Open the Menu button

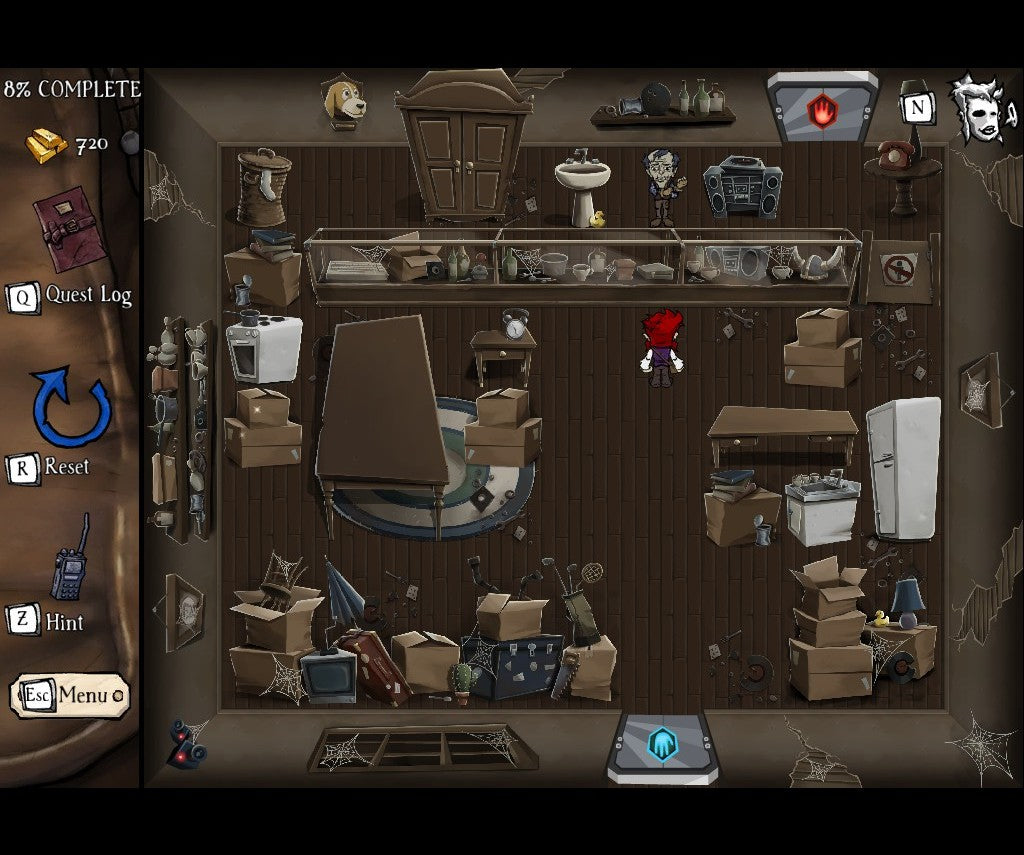[x=70, y=695]
